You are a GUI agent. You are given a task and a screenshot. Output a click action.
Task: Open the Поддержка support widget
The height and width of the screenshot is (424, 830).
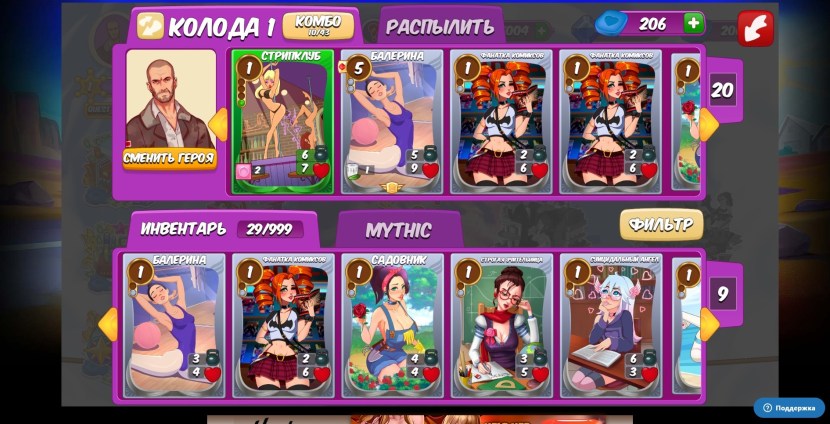789,408
